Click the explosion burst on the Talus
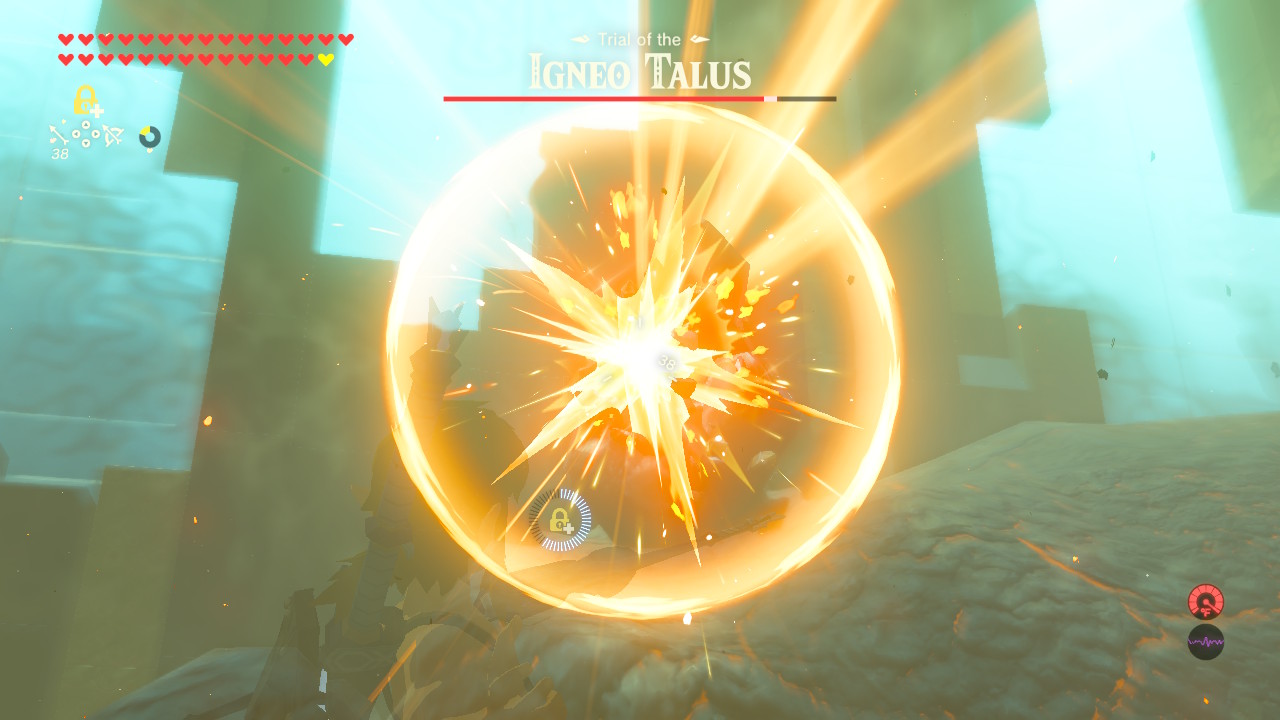Viewport: 1280px width, 720px height. coord(630,350)
